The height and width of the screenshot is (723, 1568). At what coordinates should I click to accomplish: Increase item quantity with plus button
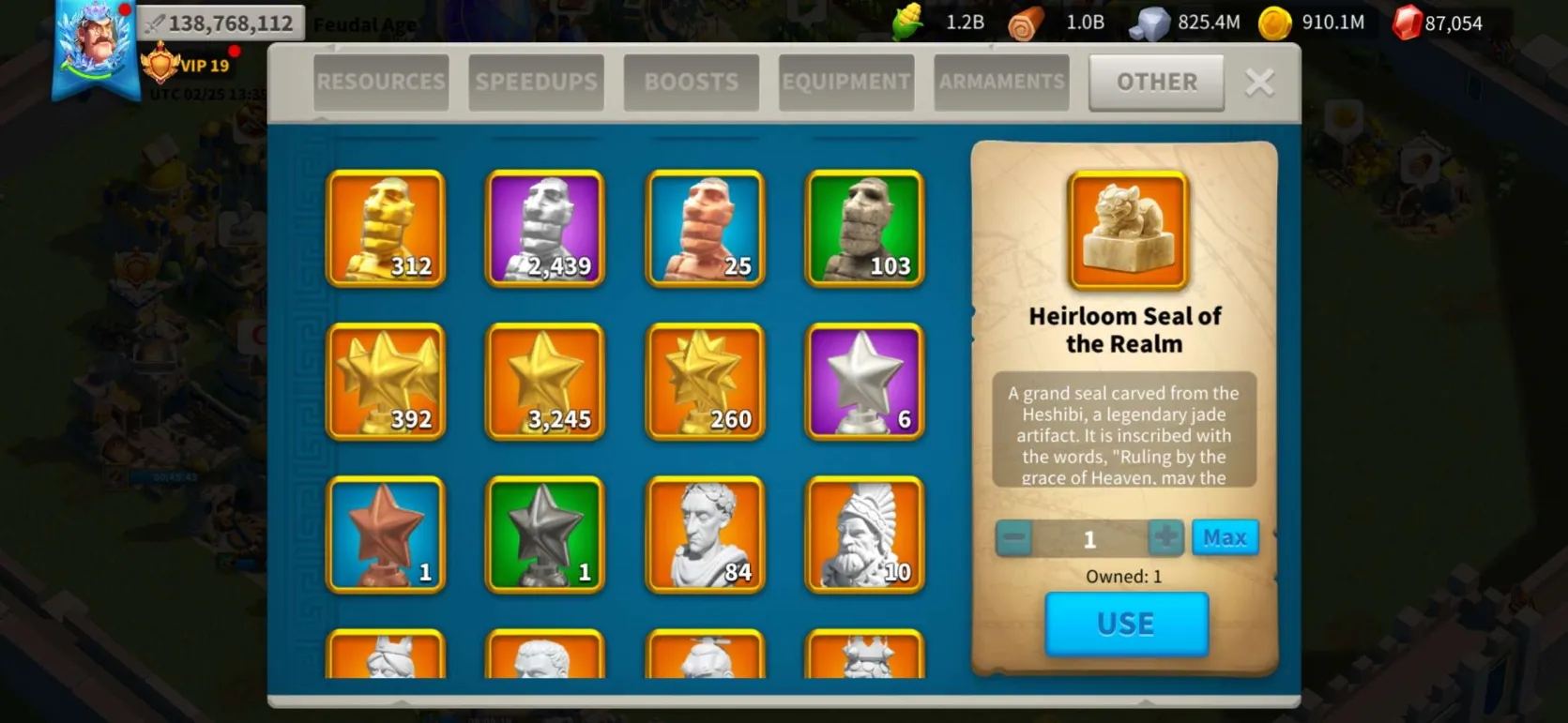1165,537
